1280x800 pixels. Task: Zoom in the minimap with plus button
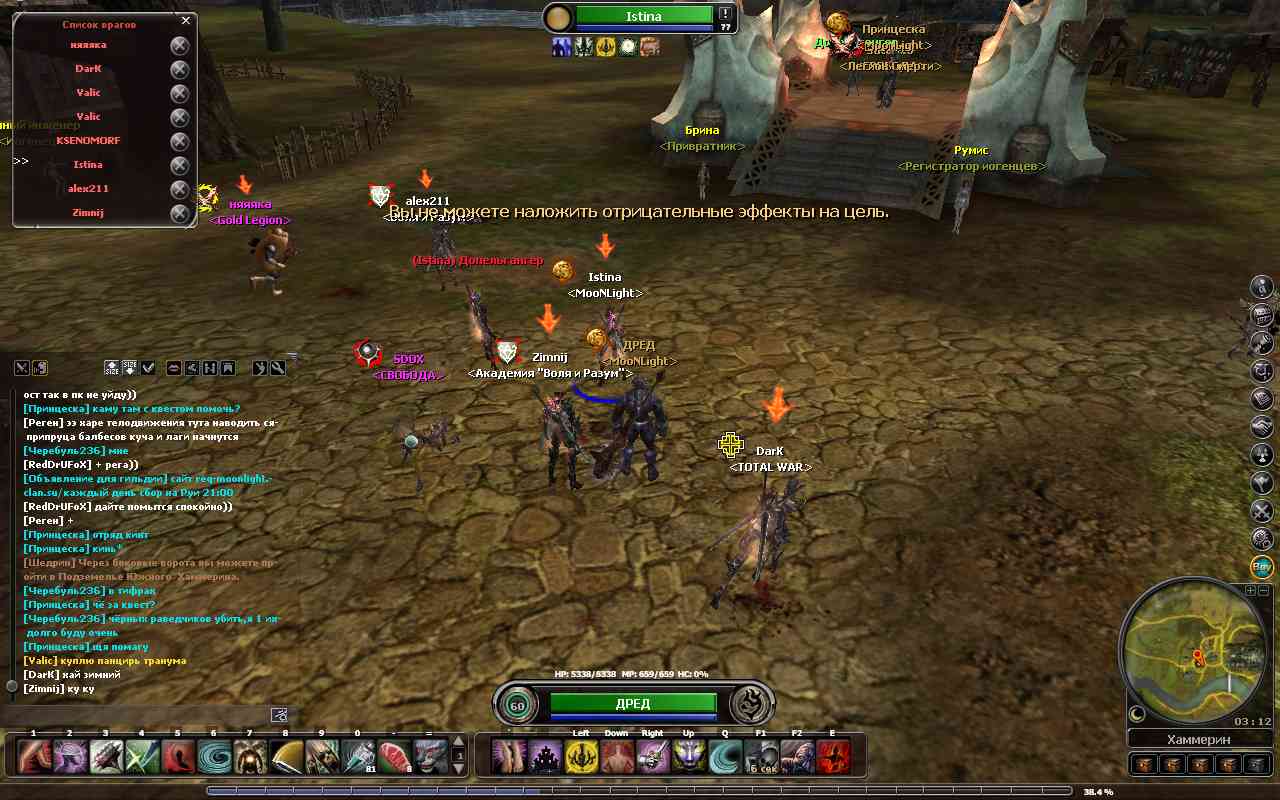(1250, 591)
